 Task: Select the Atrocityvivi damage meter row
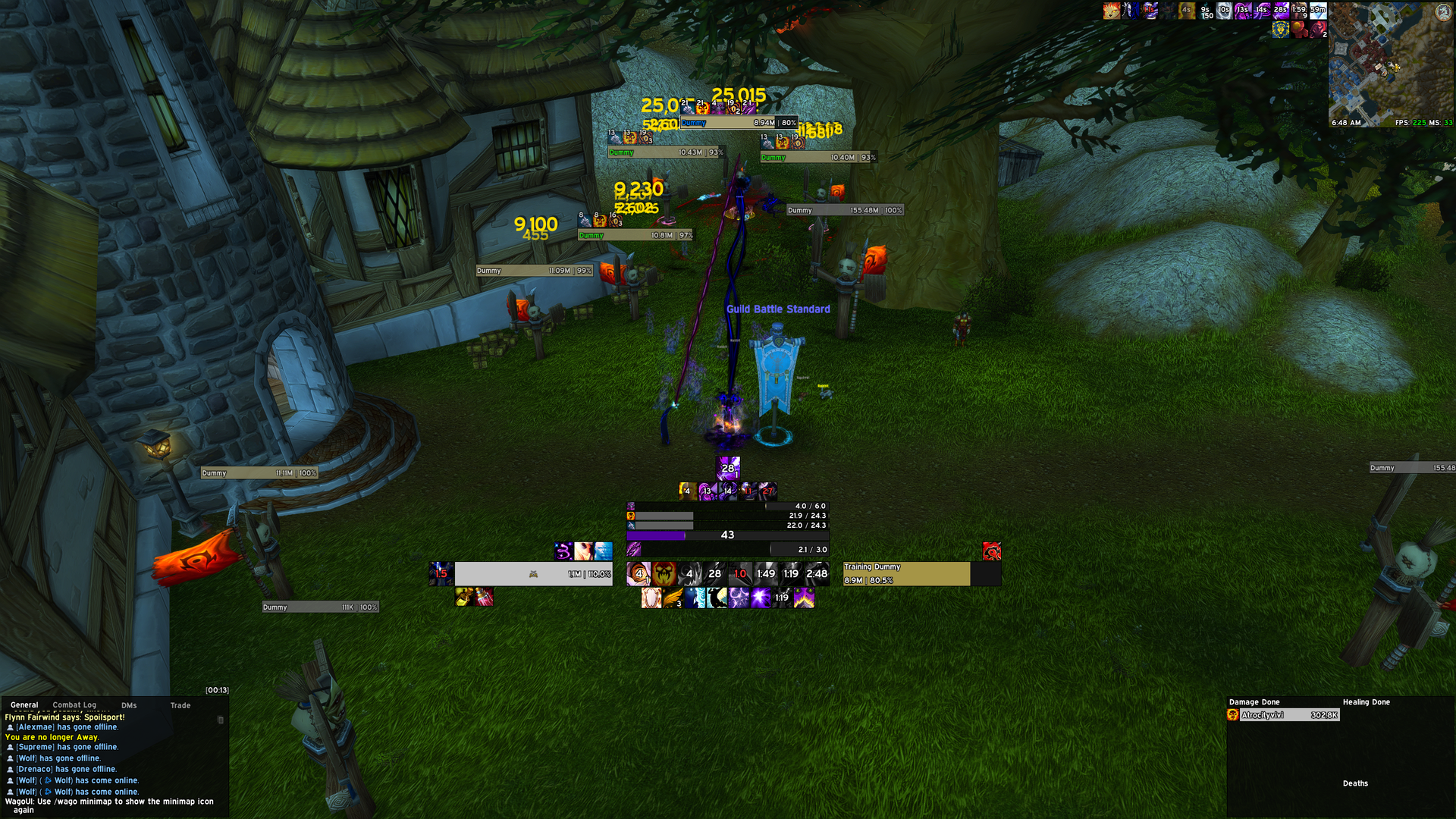pos(1283,715)
